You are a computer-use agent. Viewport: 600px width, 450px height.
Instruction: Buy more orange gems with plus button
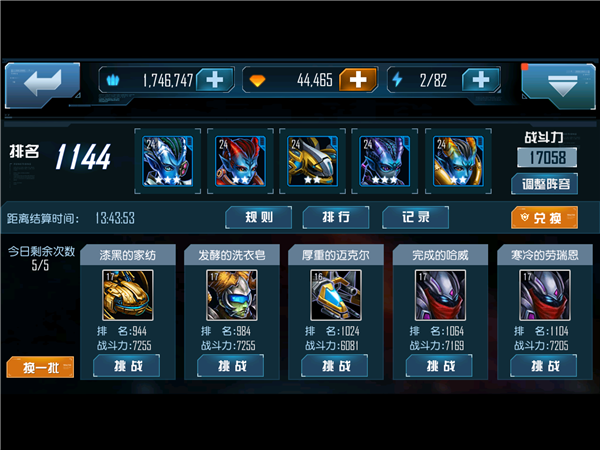[x=359, y=80]
